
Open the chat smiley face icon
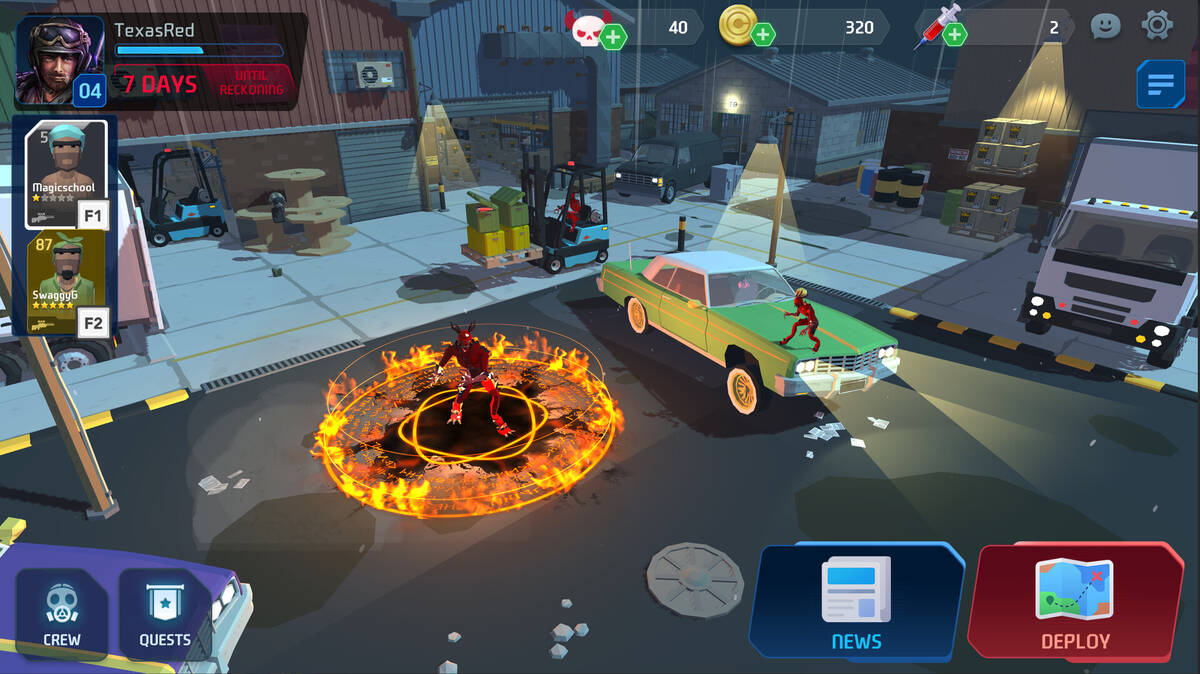[1105, 26]
